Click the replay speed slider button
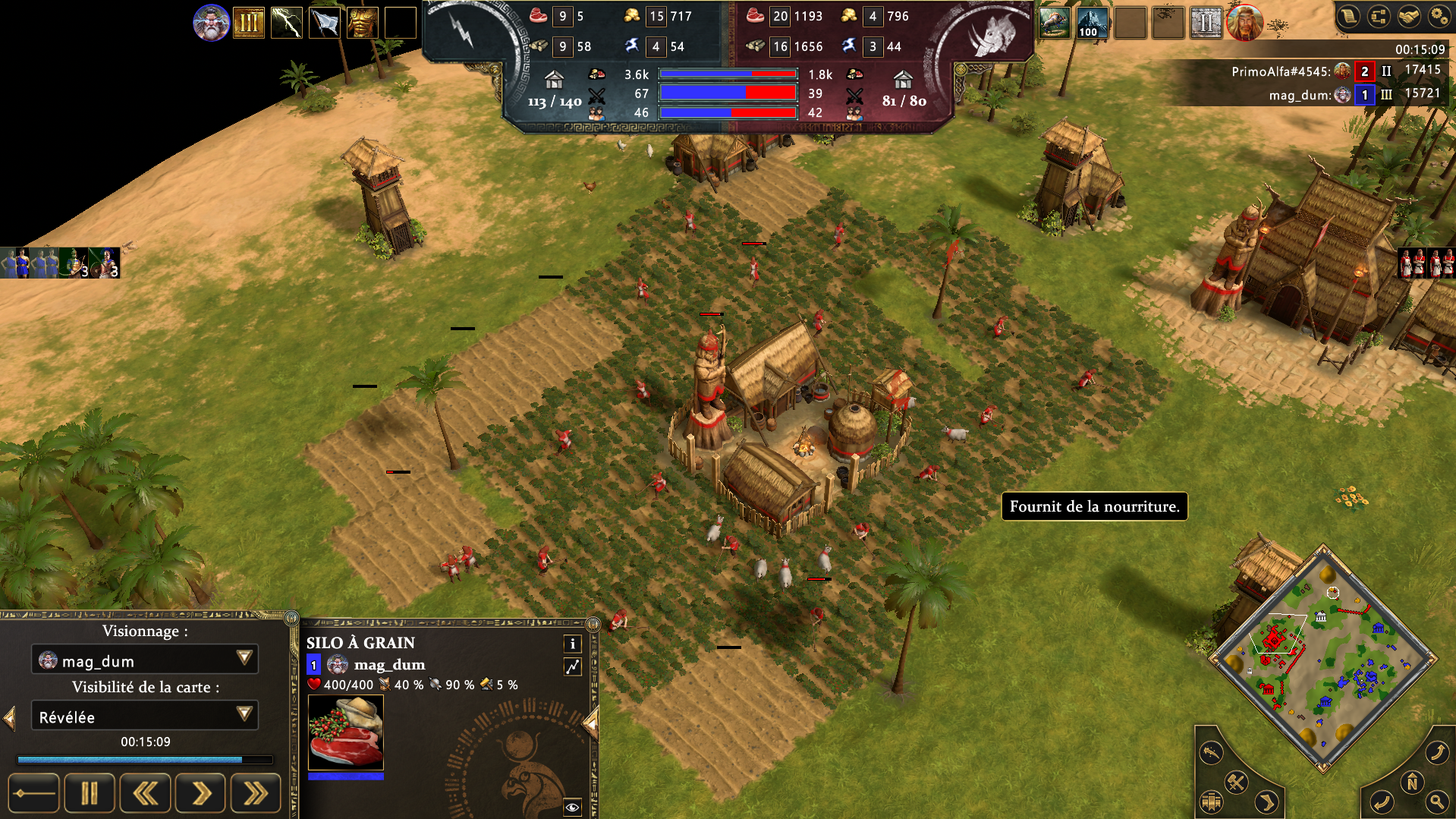Viewport: 1456px width, 819px height. (33, 794)
